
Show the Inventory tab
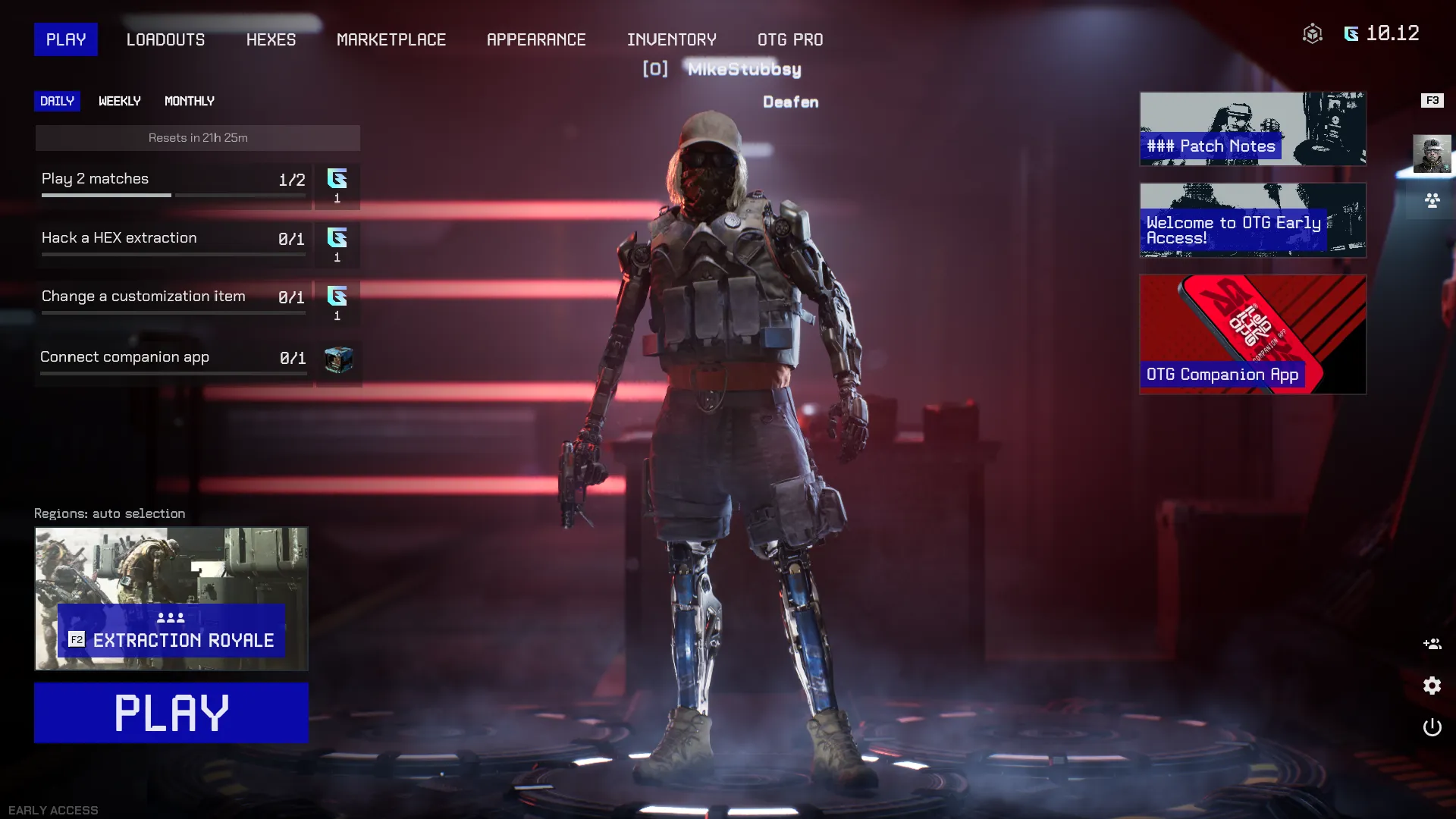coord(671,39)
